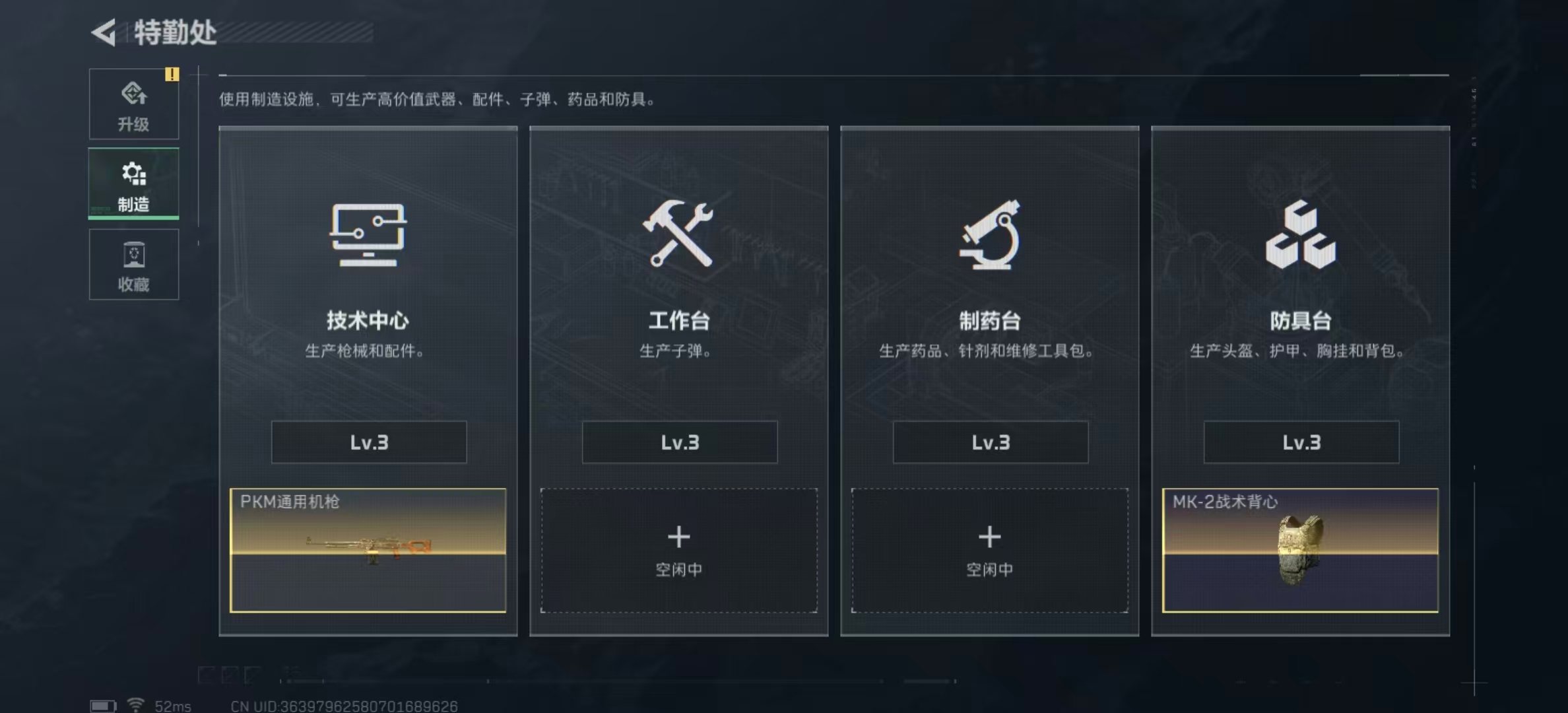Collect the MK-2战术背心 vest slot
The width and height of the screenshot is (1568, 713).
[1300, 550]
